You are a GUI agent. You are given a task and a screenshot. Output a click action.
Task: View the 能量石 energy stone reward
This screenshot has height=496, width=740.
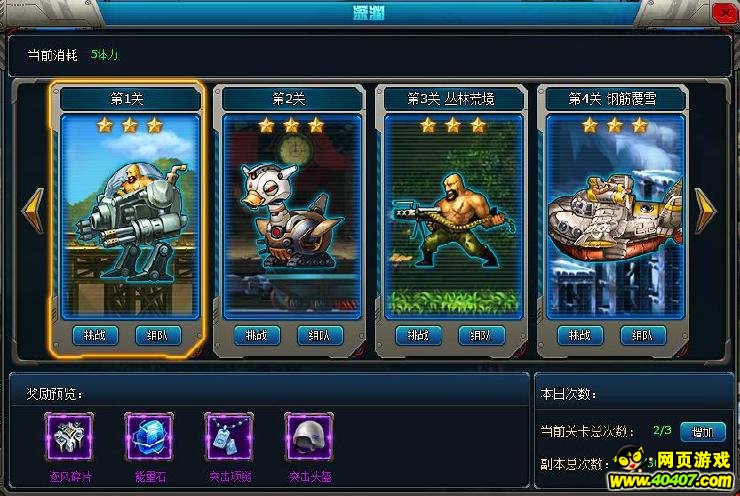pyautogui.click(x=150, y=437)
